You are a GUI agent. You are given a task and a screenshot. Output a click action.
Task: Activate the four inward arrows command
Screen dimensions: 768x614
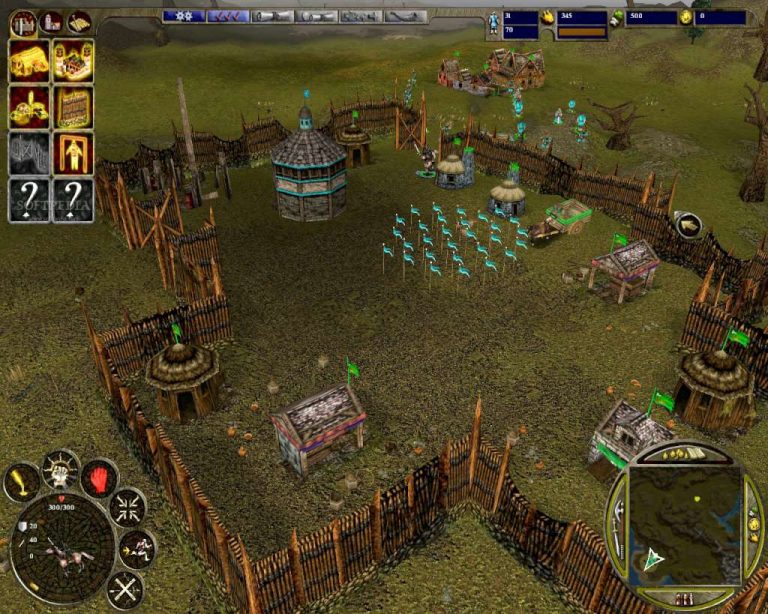tap(127, 507)
